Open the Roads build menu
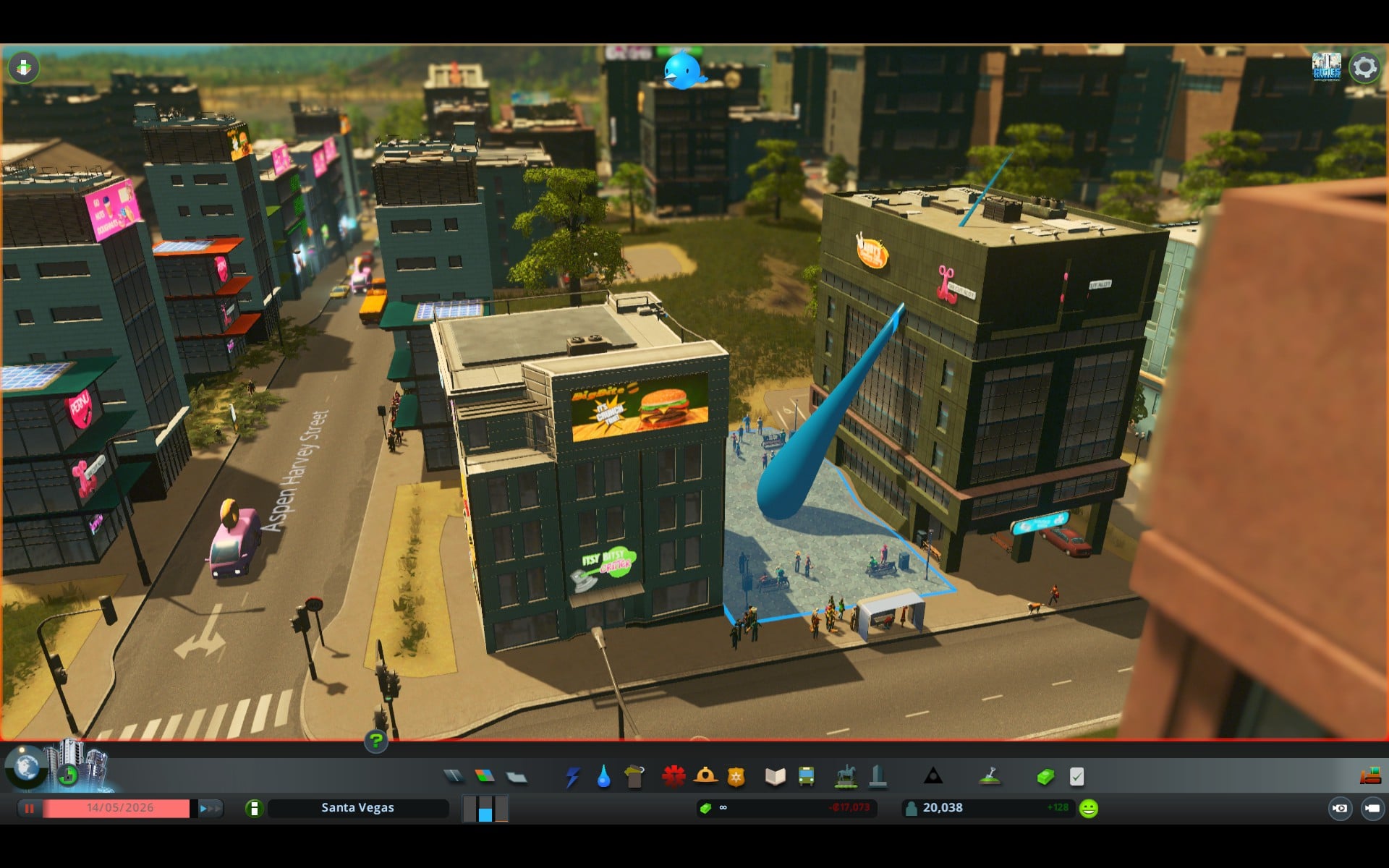Screen dimensions: 1389x868 tap(454, 776)
